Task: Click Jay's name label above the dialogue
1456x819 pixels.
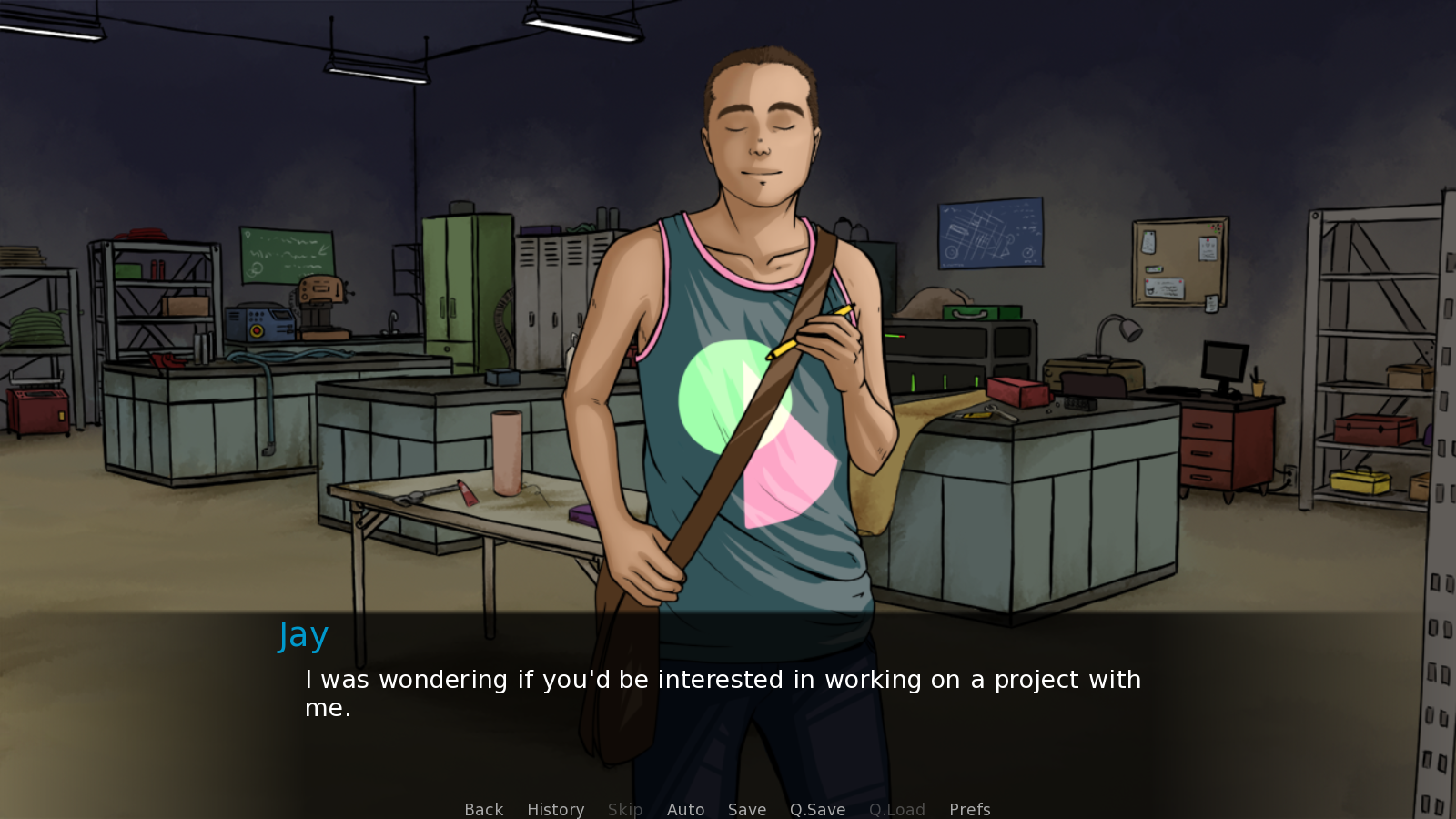Action: point(303,634)
